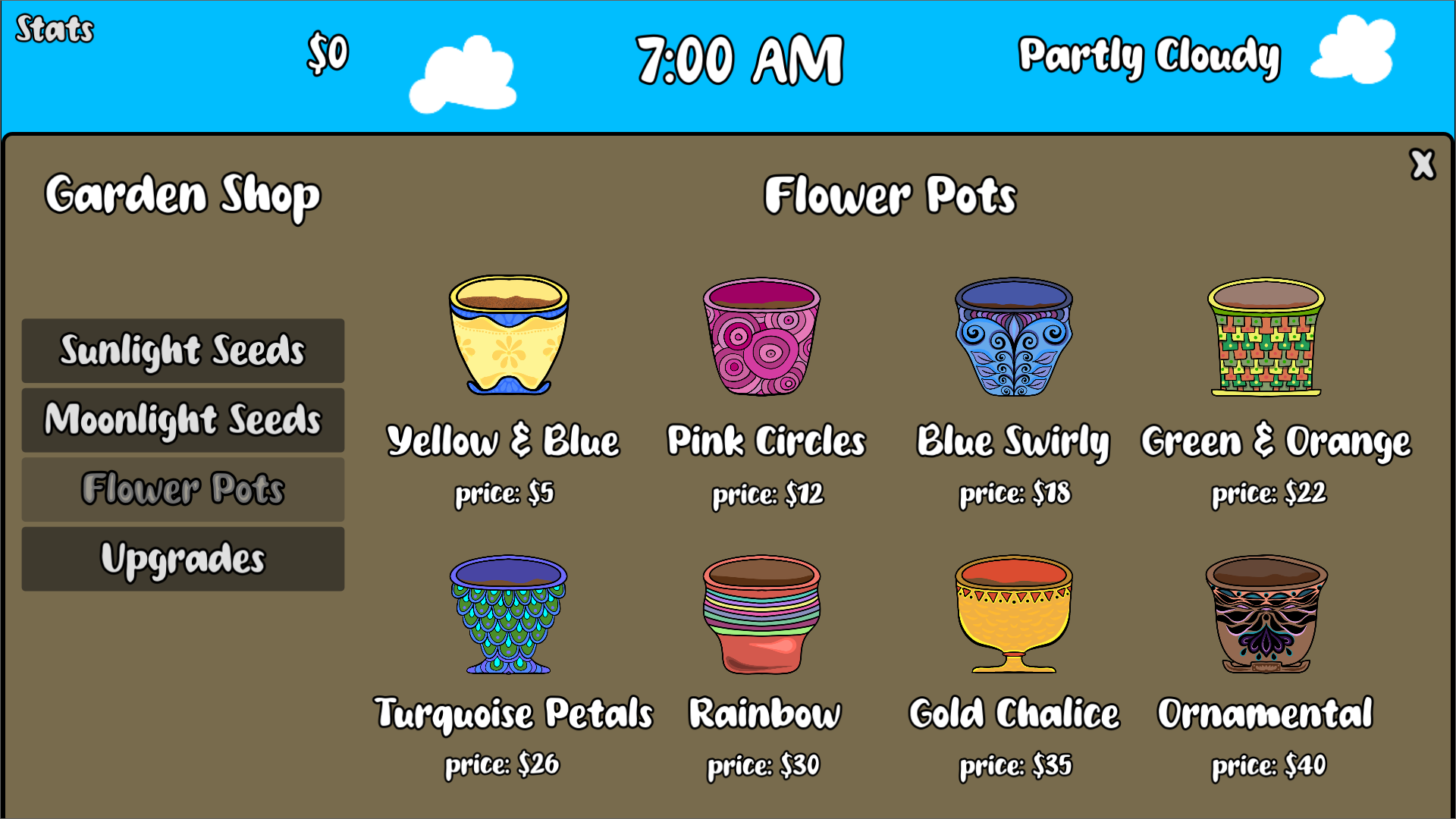Open the Sunlight Seeds category
Image resolution: width=1456 pixels, height=819 pixels.
(182, 350)
